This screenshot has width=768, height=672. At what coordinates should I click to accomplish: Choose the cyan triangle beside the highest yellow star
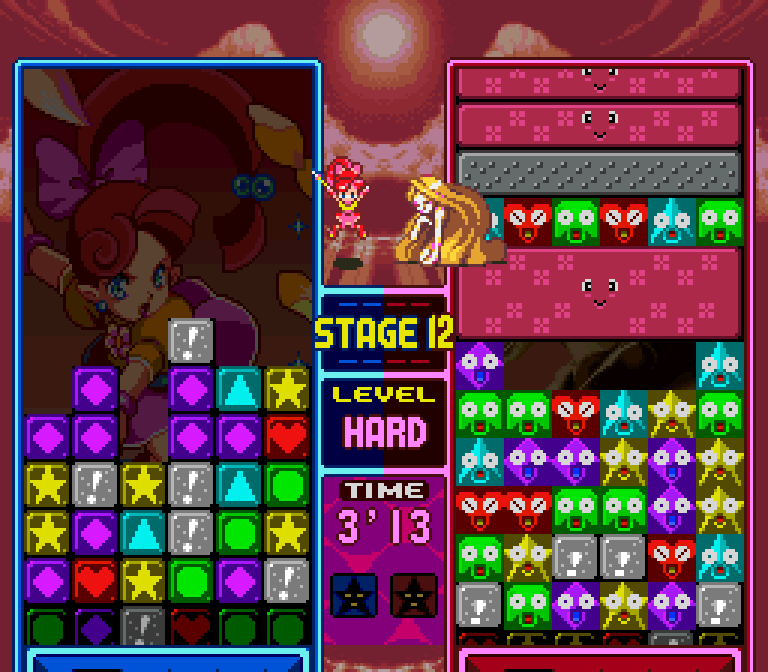pyautogui.click(x=238, y=388)
